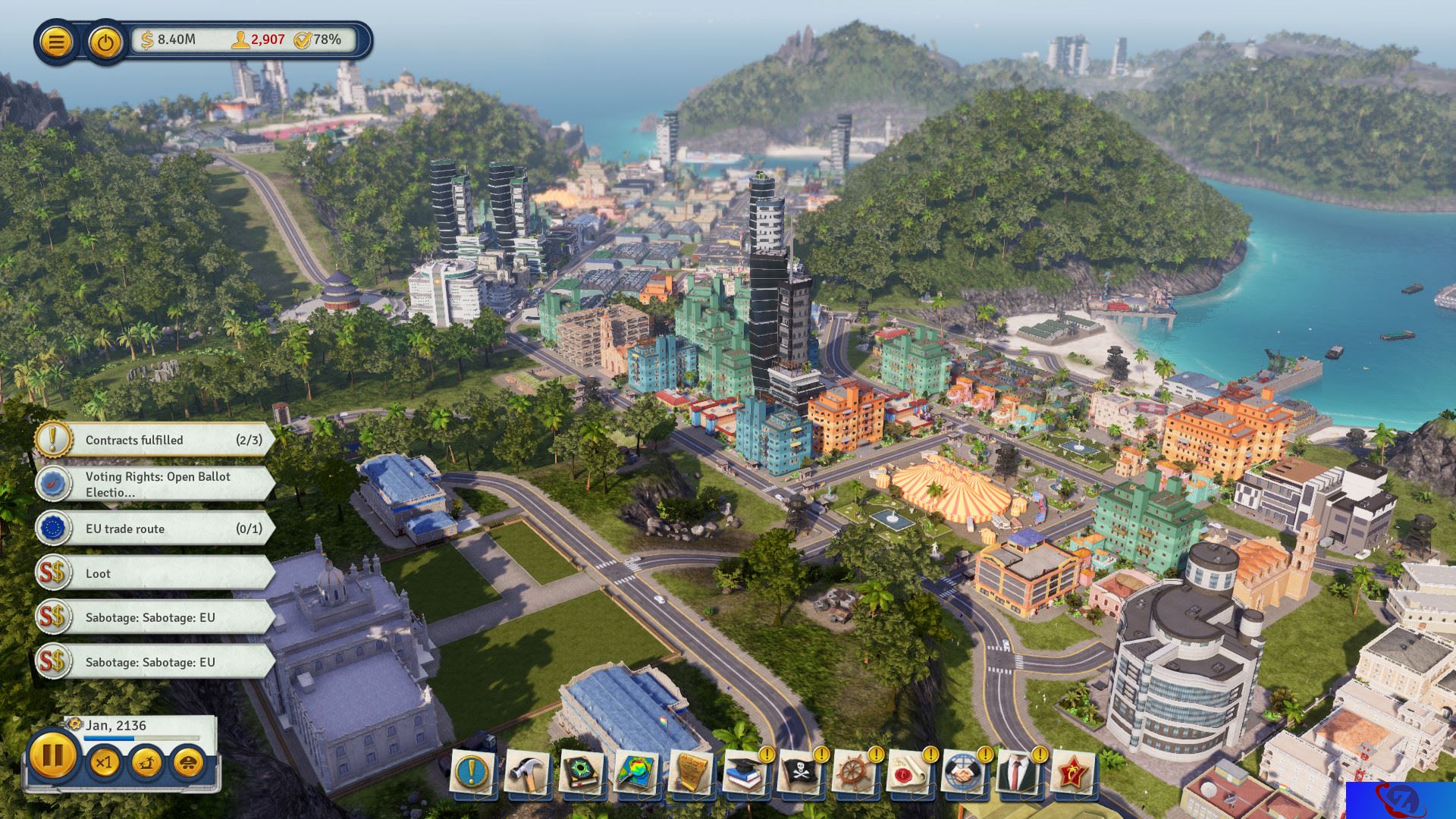Click the palm island button
The width and height of the screenshot is (1456, 819).
(146, 761)
